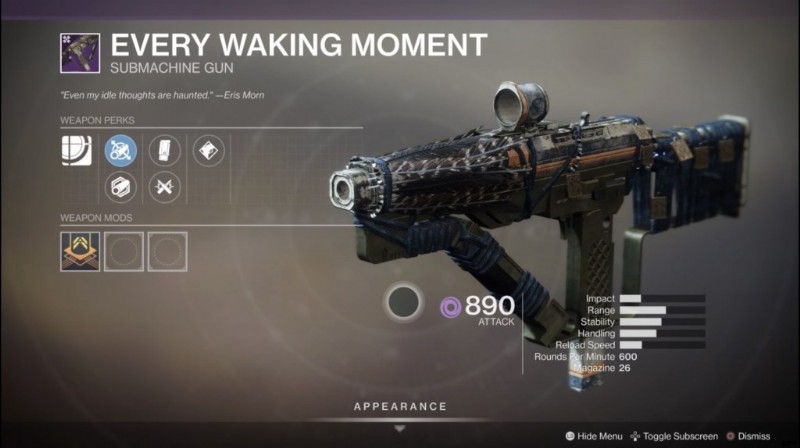
Task: Choose the highlighted blue weapon perk
Action: (120, 151)
